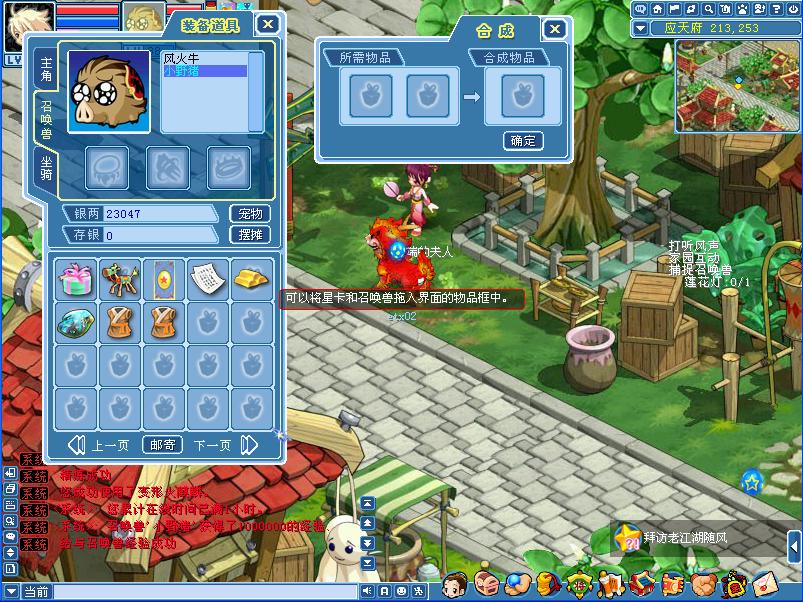Open the 宠物 pet button
This screenshot has height=602, width=803.
(x=250, y=214)
